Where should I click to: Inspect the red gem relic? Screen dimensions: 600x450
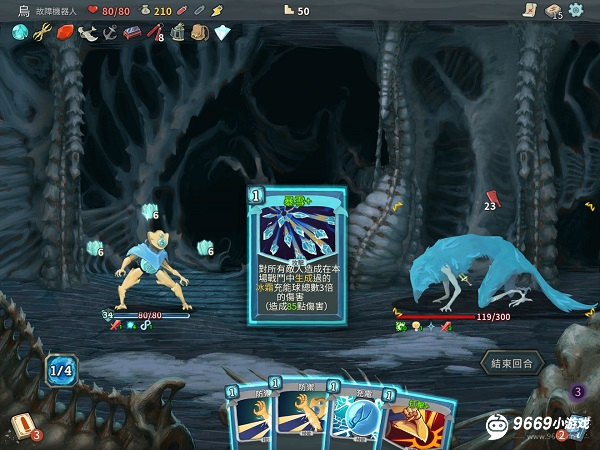[x=65, y=32]
